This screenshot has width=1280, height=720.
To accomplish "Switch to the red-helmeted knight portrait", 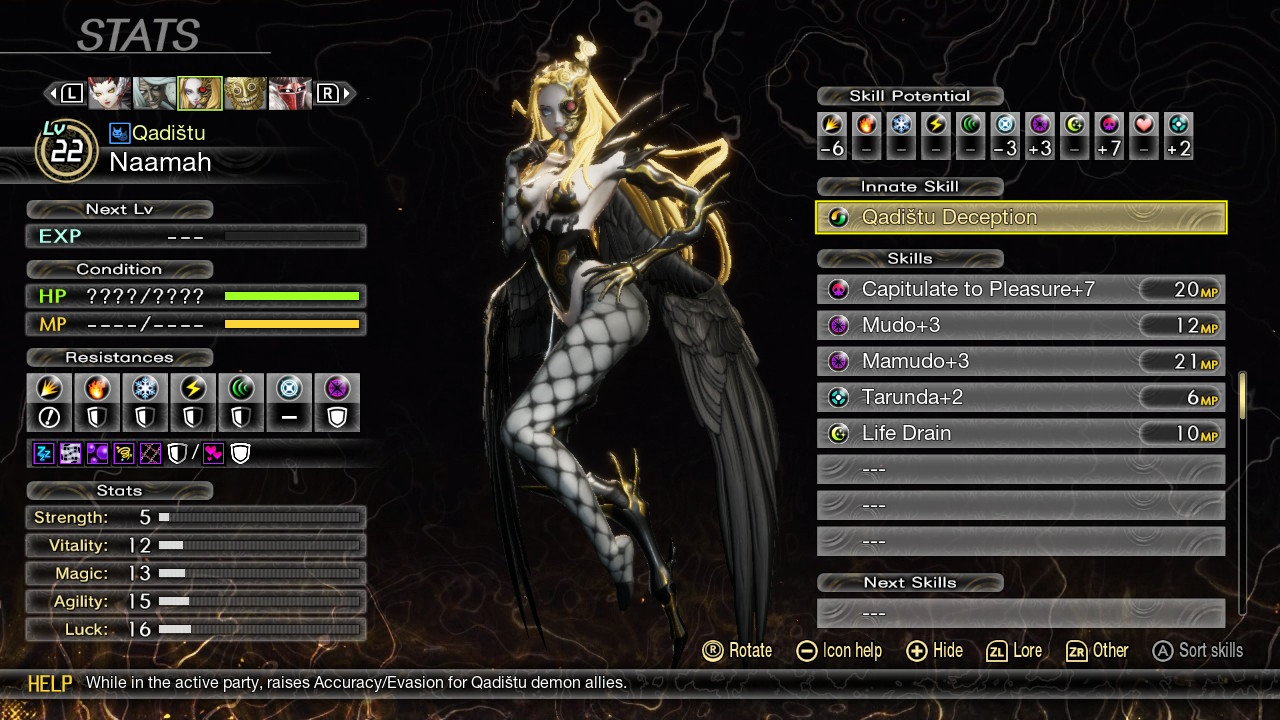I will [x=290, y=94].
